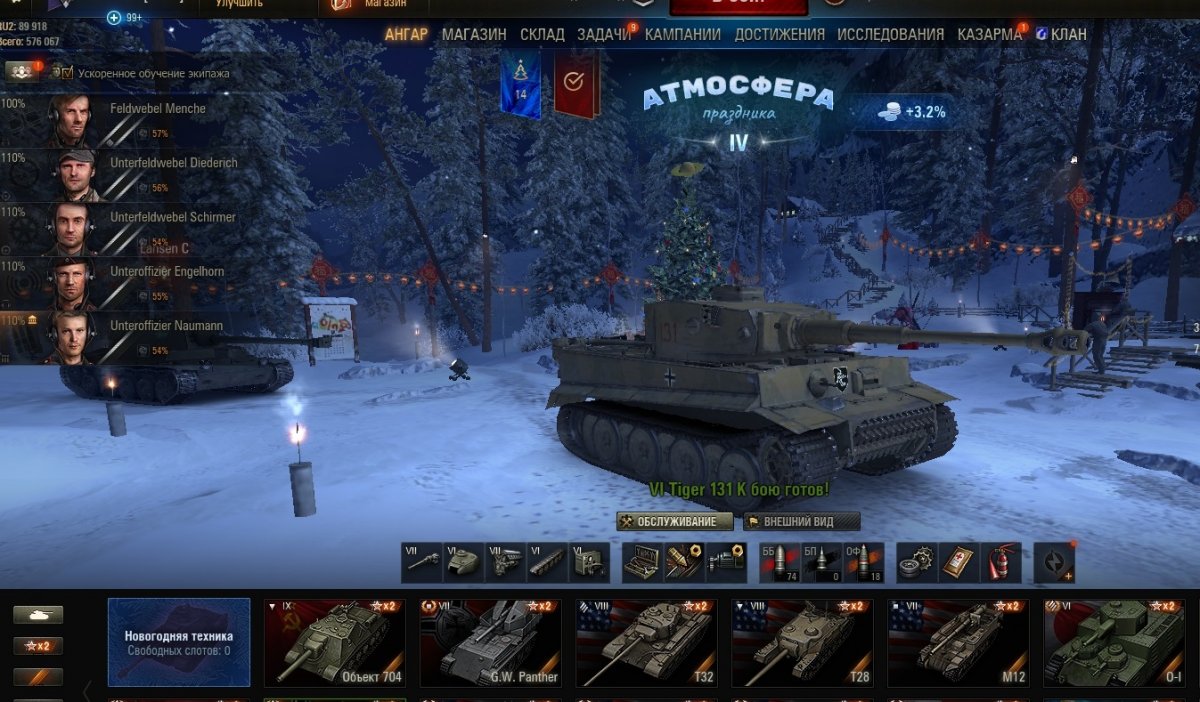The width and height of the screenshot is (1200, 702).
Task: Open the КАЗАРМА tab
Action: (989, 34)
